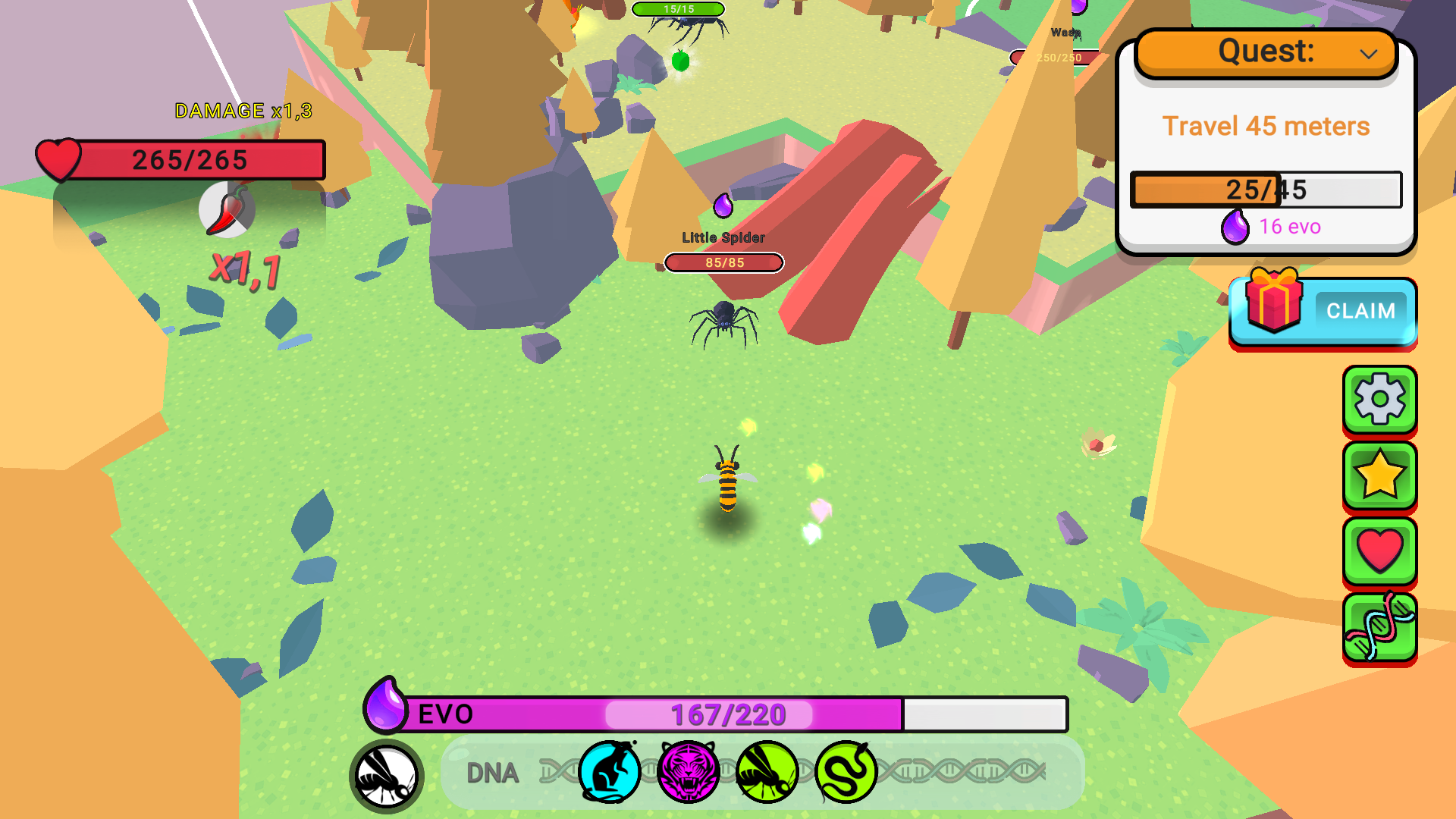Collapse the Quest panel chevron
1456x819 pixels.
coord(1370,52)
